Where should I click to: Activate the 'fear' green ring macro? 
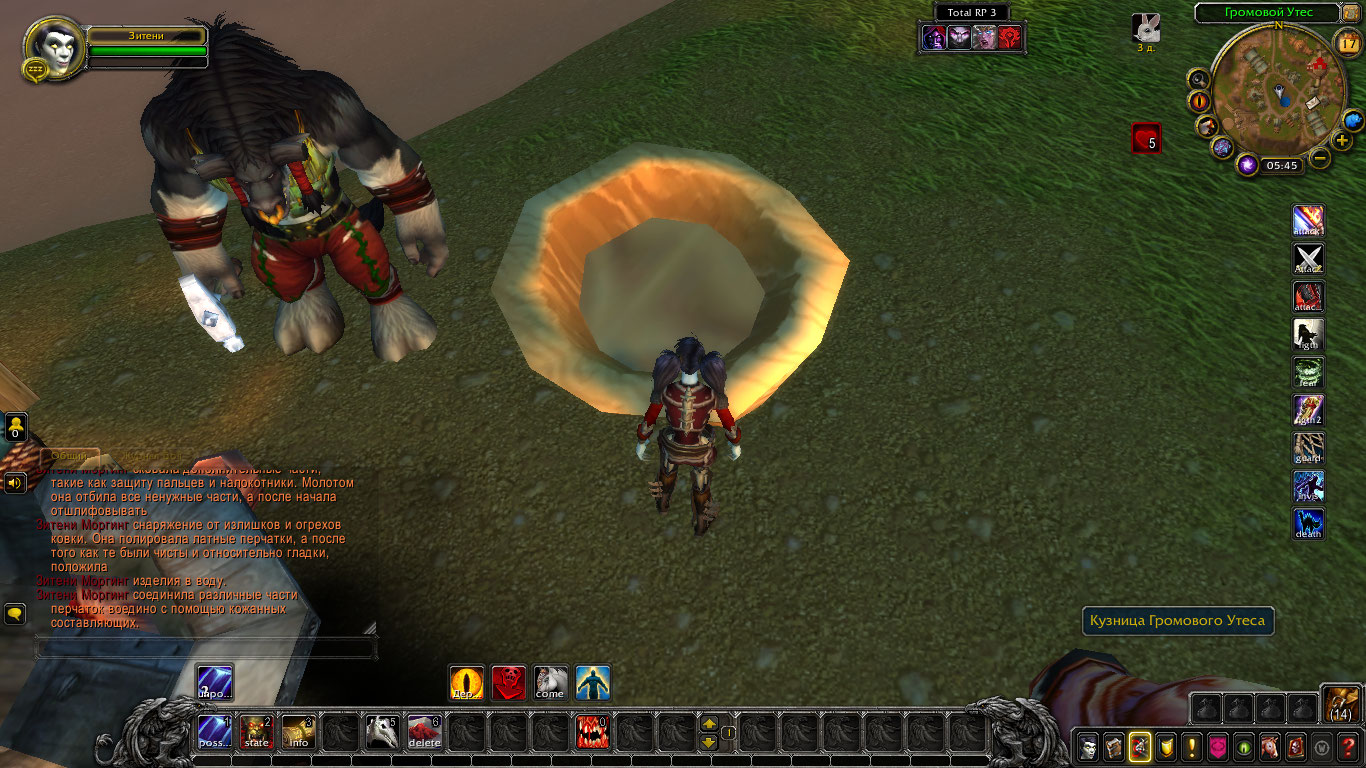pyautogui.click(x=1308, y=372)
